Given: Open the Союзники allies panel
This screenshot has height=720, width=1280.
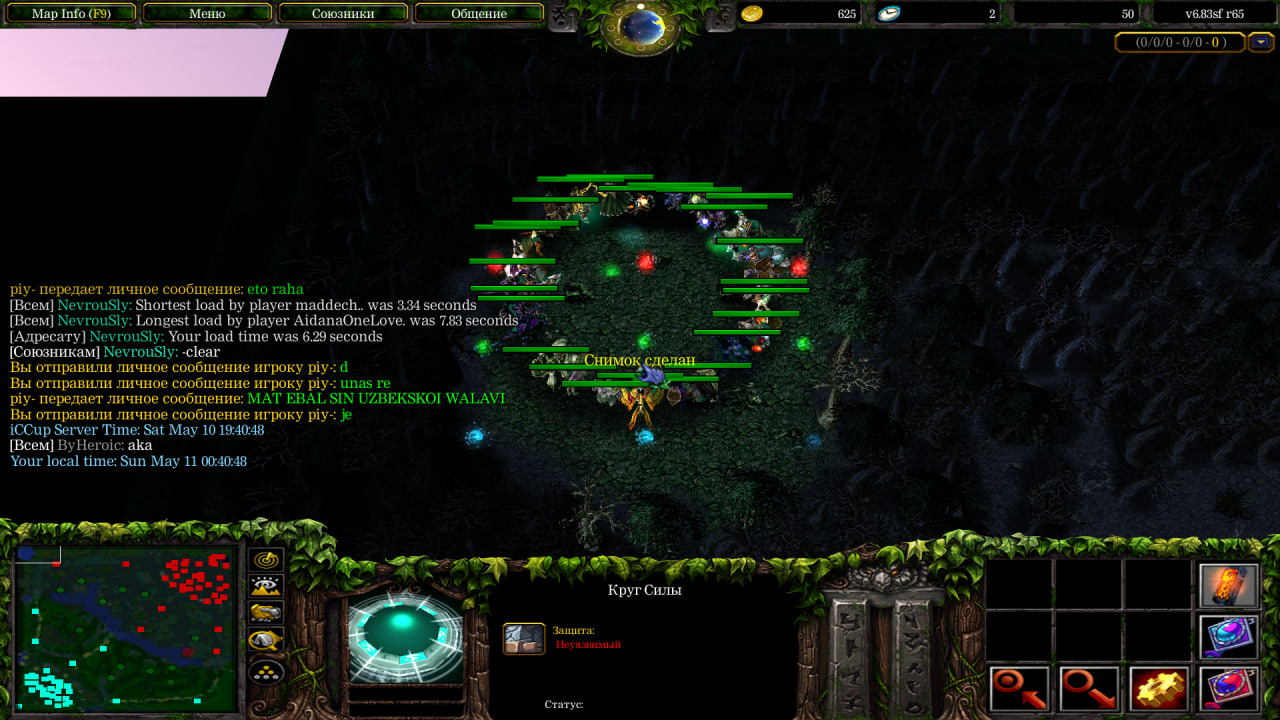Looking at the screenshot, I should click(343, 14).
